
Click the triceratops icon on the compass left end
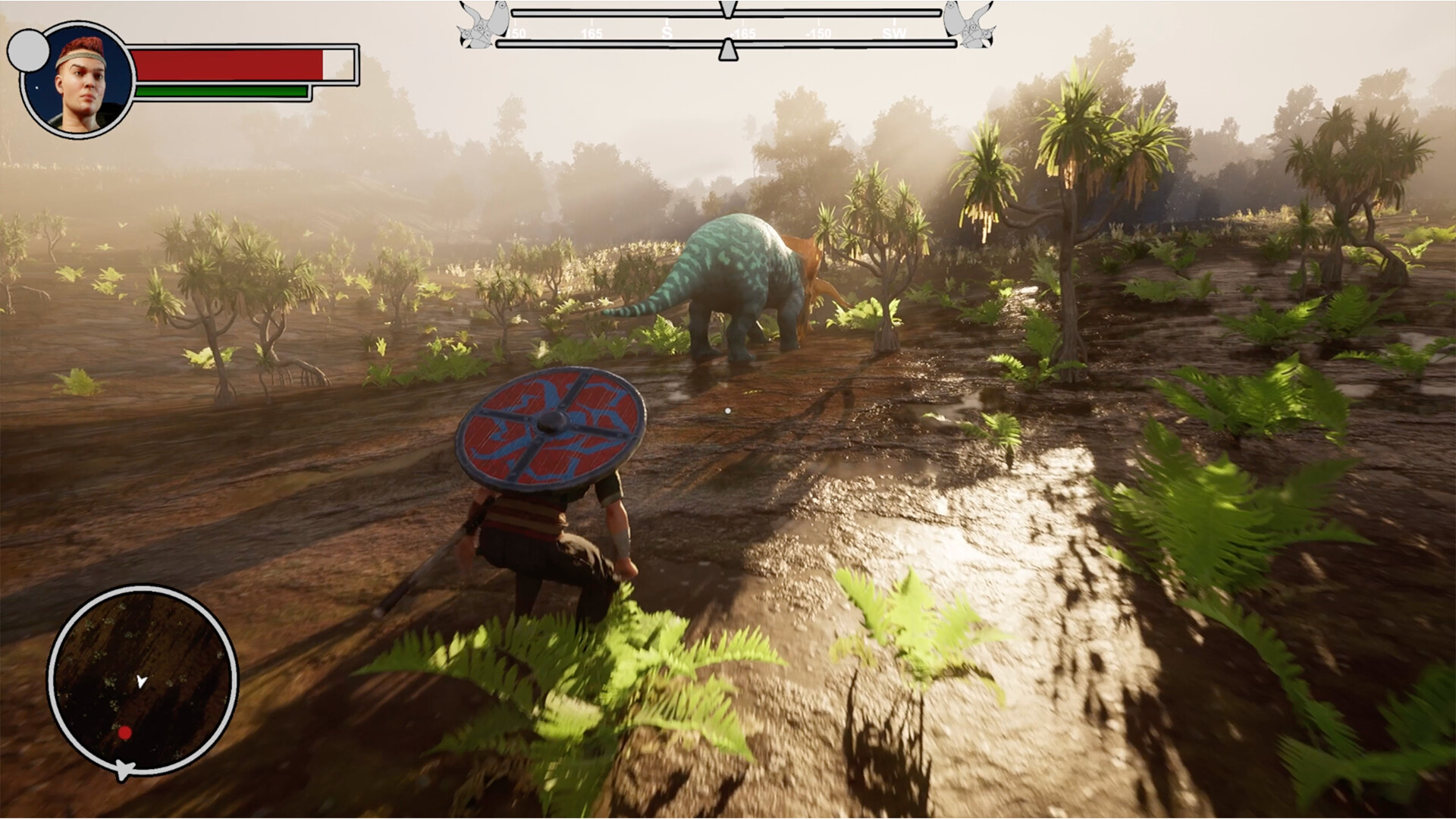tap(482, 27)
